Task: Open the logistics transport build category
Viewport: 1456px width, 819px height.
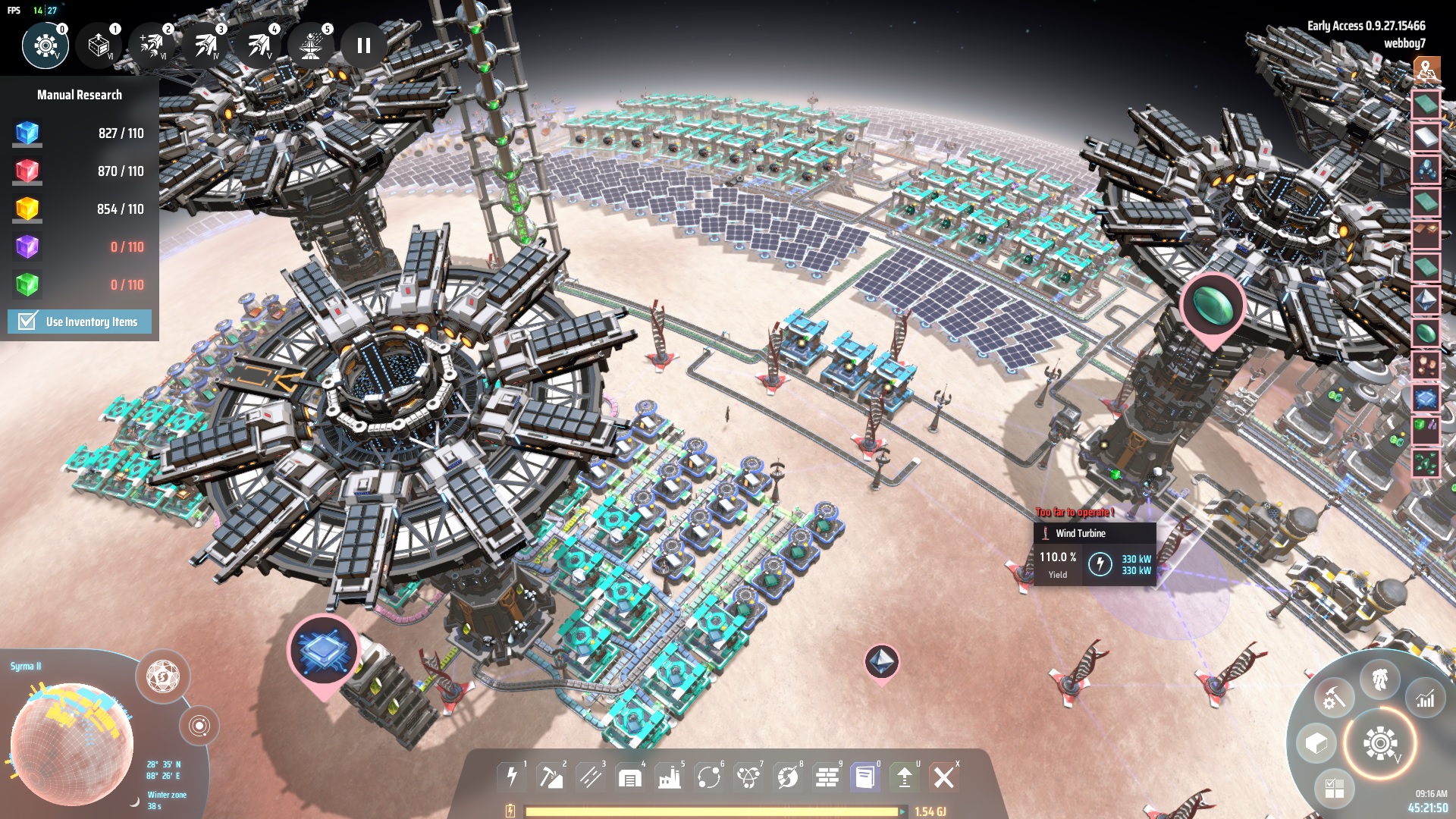Action: pyautogui.click(x=709, y=777)
